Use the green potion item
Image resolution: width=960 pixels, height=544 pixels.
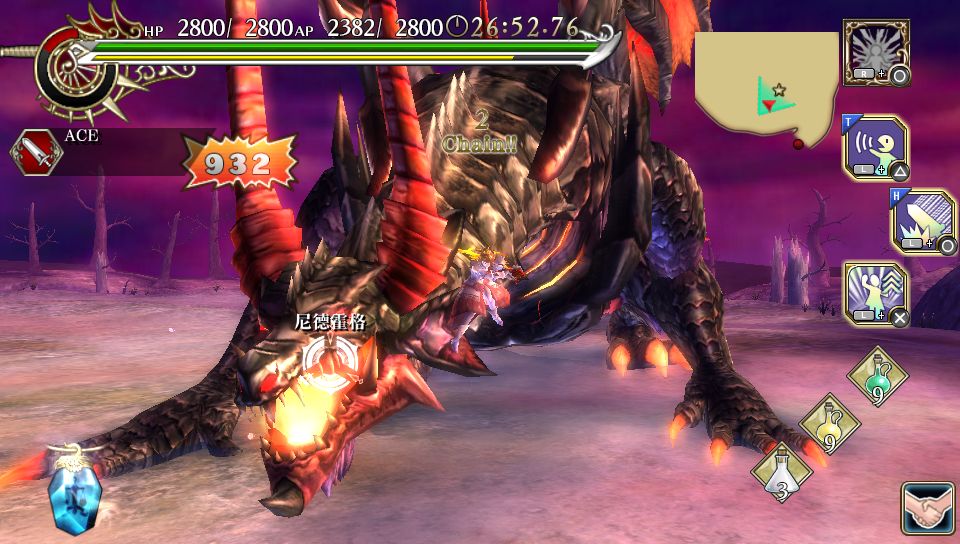pos(877,376)
